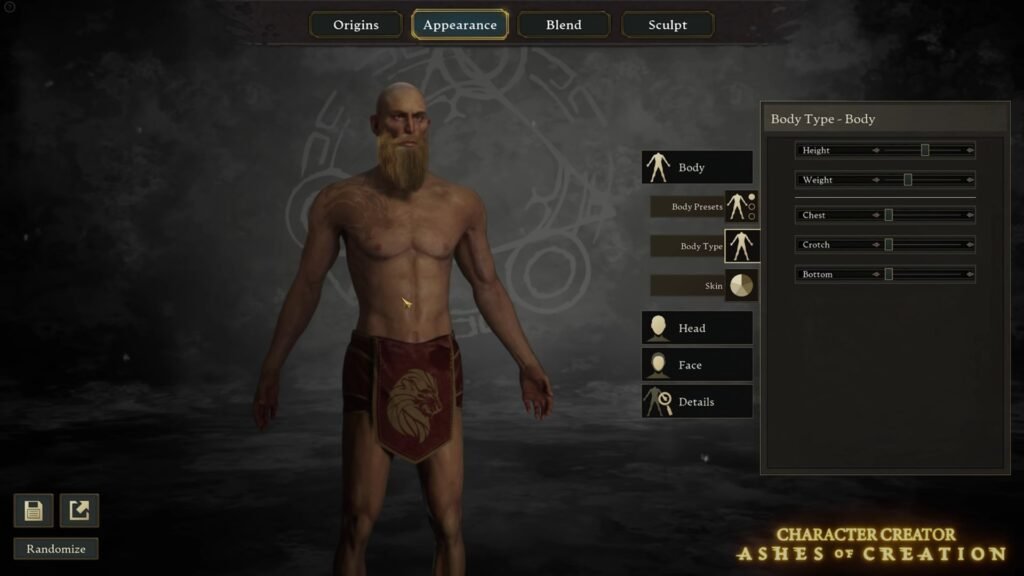Viewport: 1024px width, 576px height.
Task: Expand the Body category
Action: coord(697,168)
